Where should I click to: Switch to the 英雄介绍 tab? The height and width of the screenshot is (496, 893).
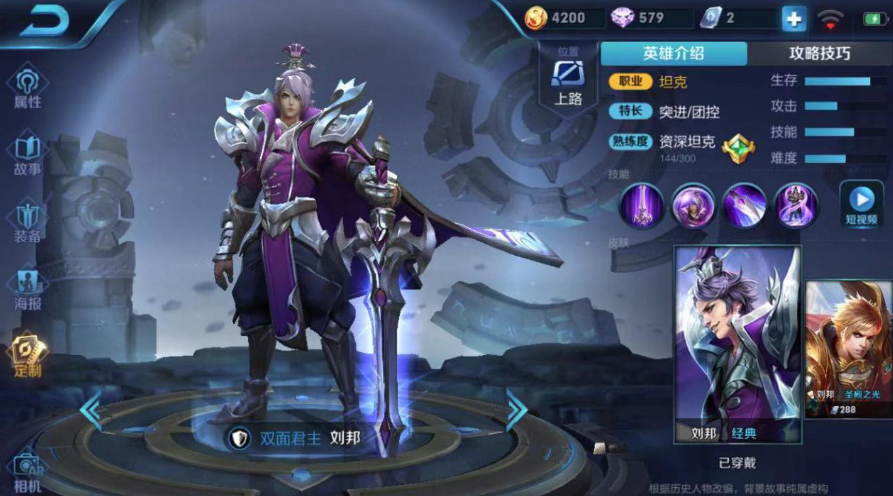click(673, 53)
